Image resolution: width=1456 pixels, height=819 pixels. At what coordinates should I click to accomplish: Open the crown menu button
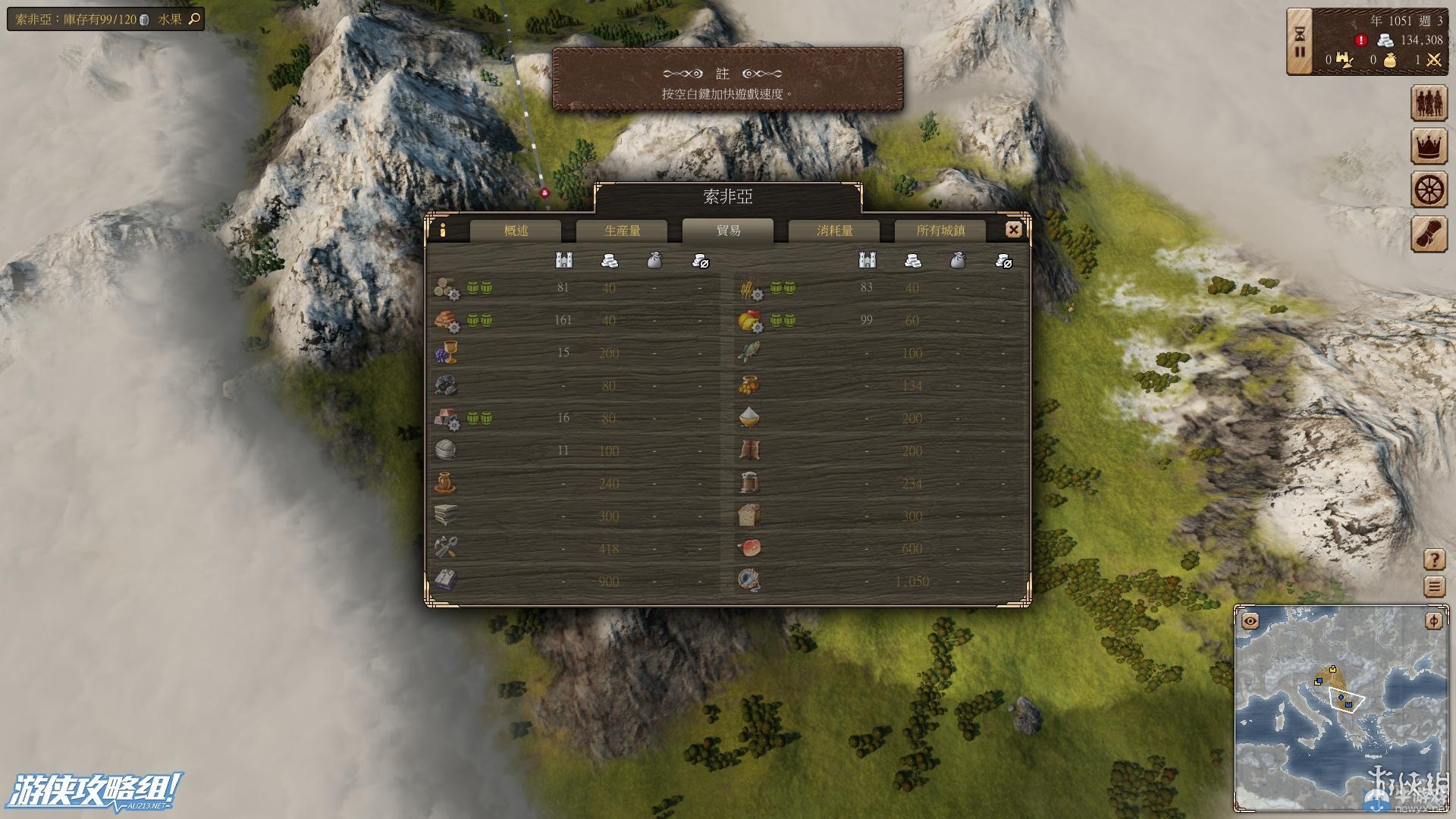tap(1429, 146)
